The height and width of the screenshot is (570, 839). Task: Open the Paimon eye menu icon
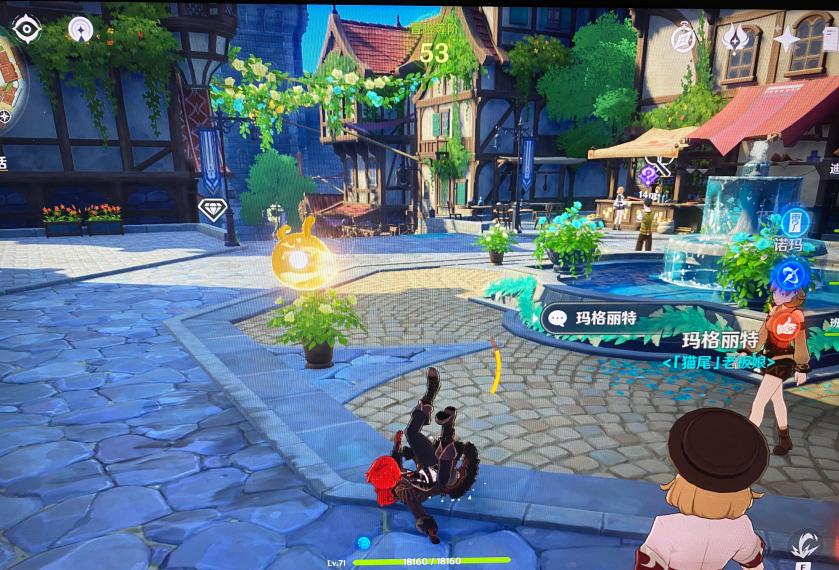pyautogui.click(x=26, y=30)
